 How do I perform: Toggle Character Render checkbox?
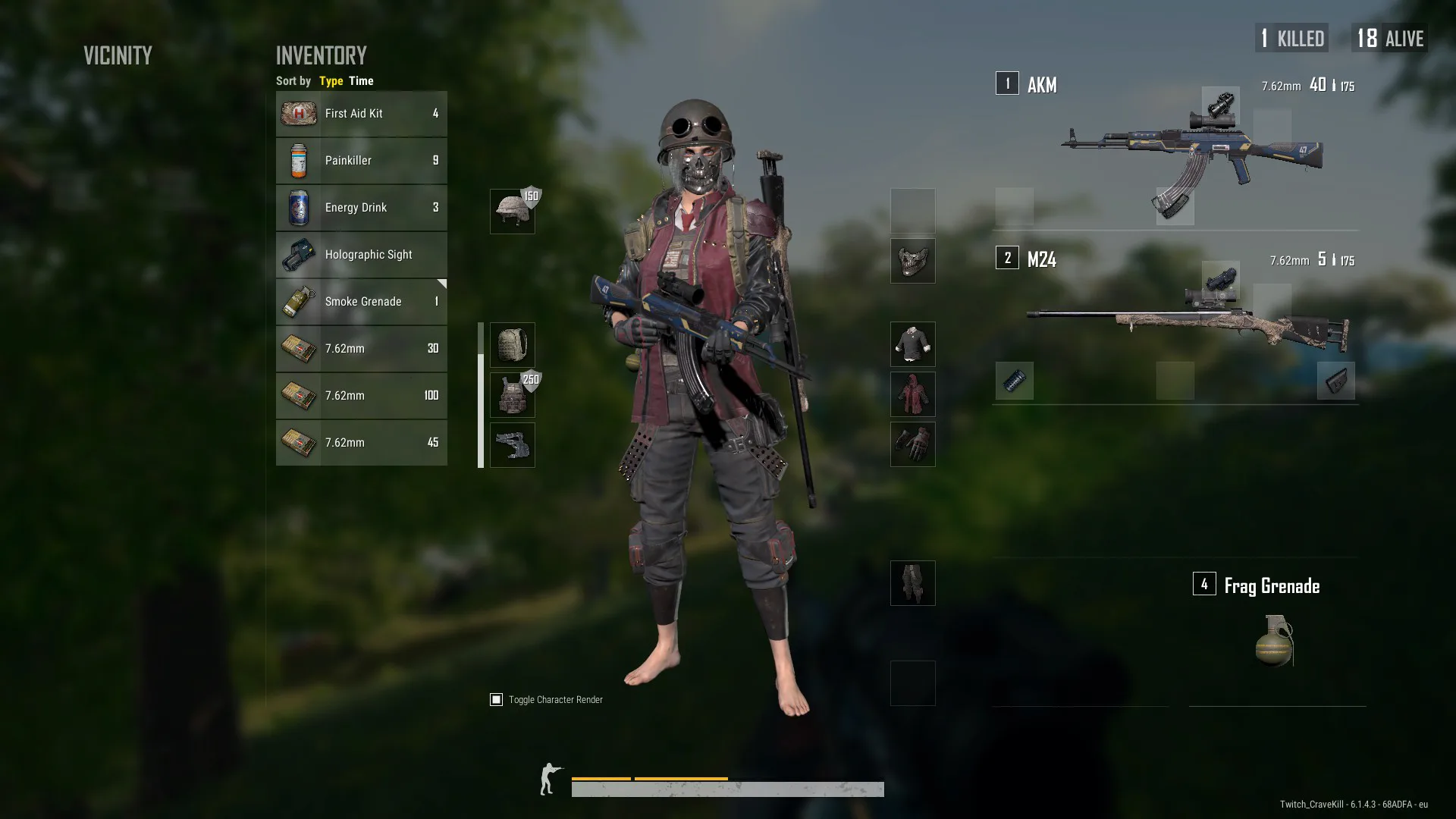(497, 699)
